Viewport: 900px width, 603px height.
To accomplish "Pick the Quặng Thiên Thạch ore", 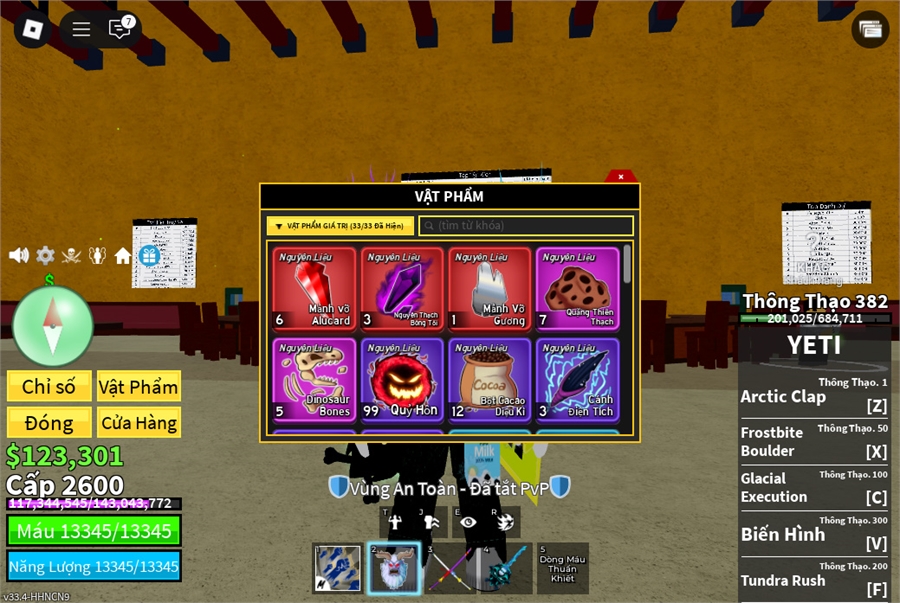I will [577, 289].
